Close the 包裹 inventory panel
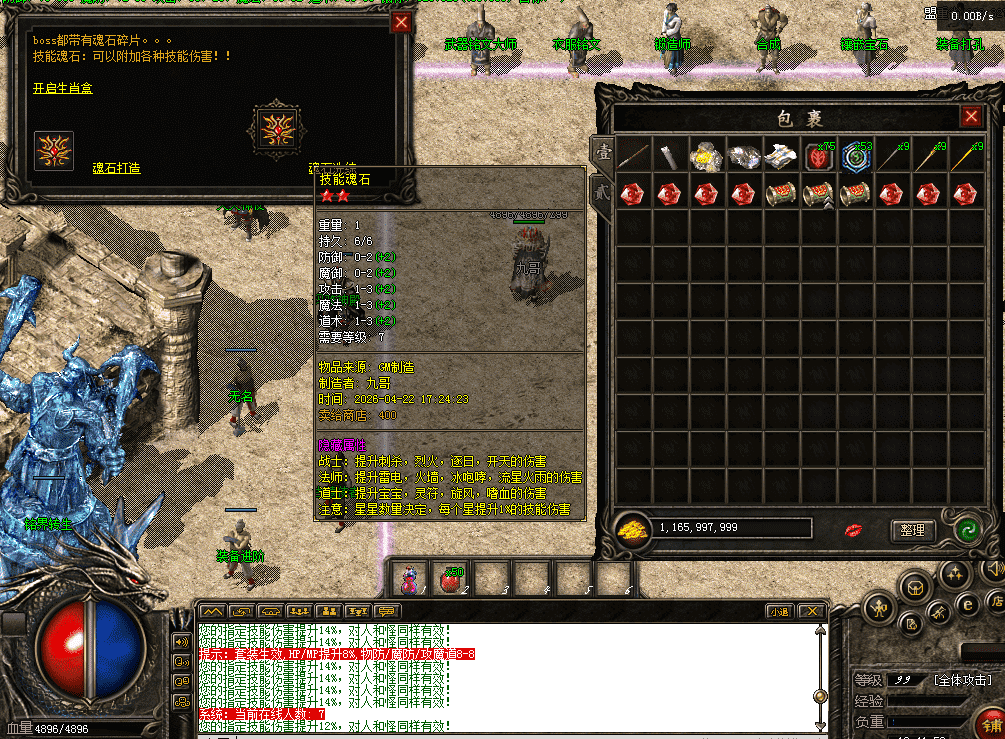 [x=971, y=118]
